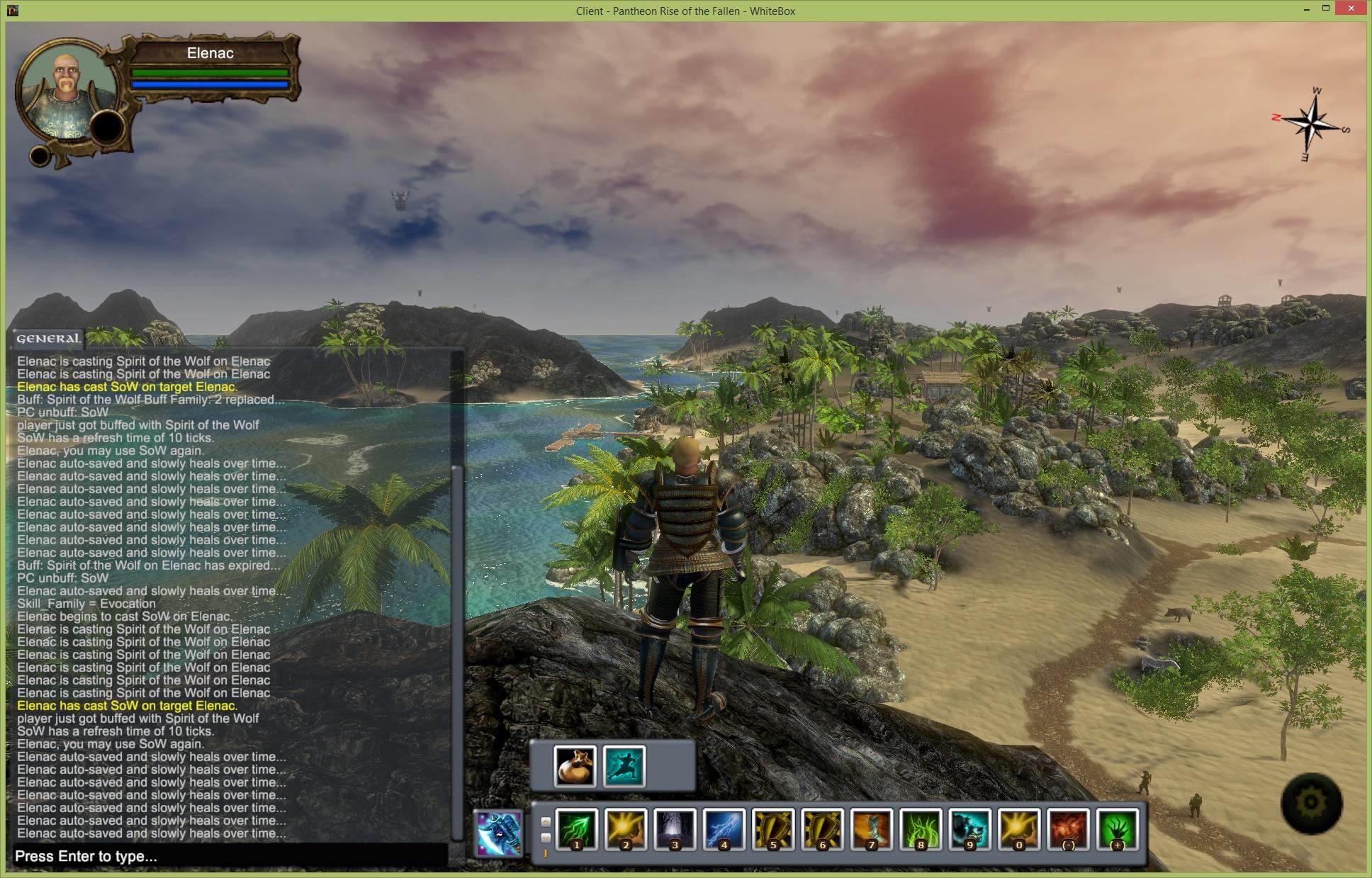Activate the golden shield ability in slot 5
This screenshot has height=878, width=1372.
tap(773, 829)
